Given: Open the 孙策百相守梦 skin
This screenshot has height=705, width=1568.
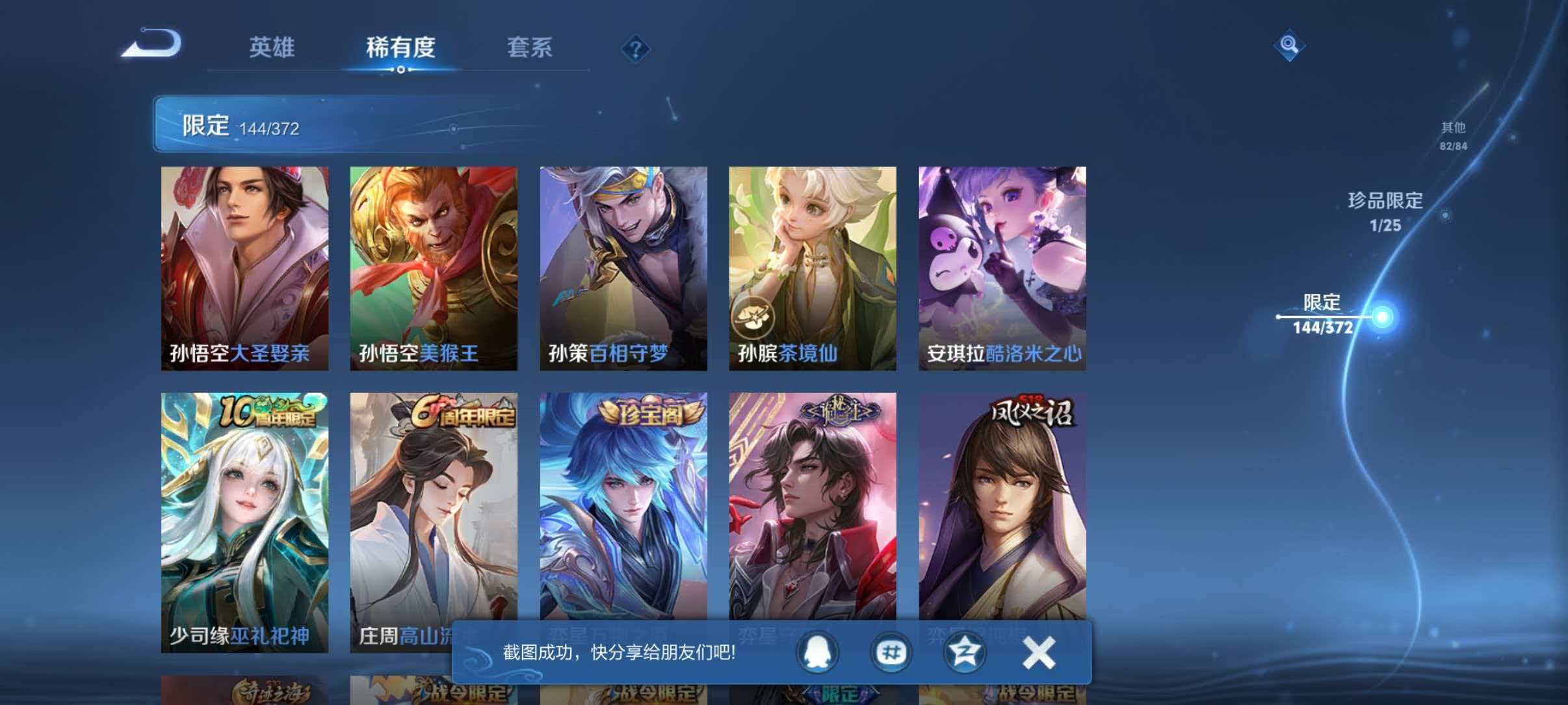Looking at the screenshot, I should pyautogui.click(x=623, y=267).
